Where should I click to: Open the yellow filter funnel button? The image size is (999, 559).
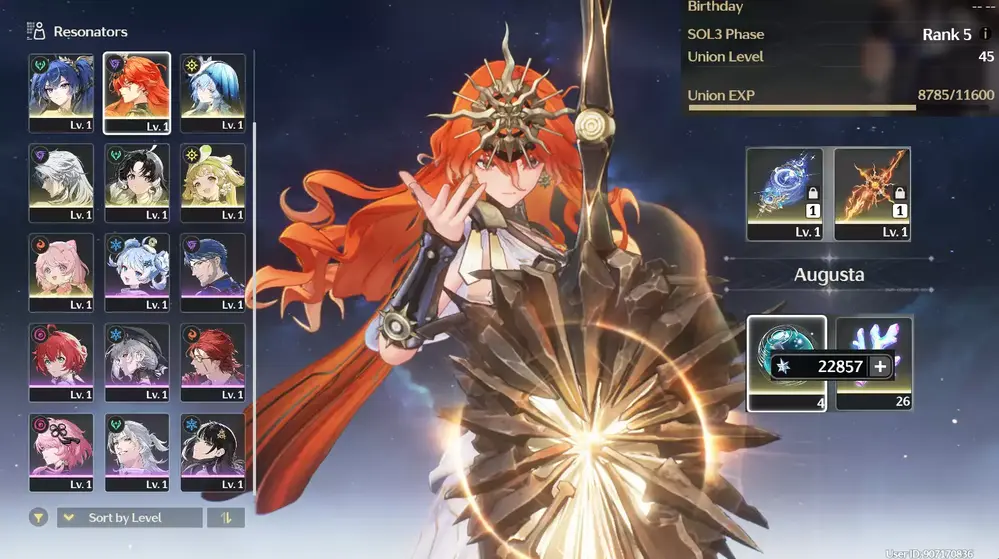(38, 517)
